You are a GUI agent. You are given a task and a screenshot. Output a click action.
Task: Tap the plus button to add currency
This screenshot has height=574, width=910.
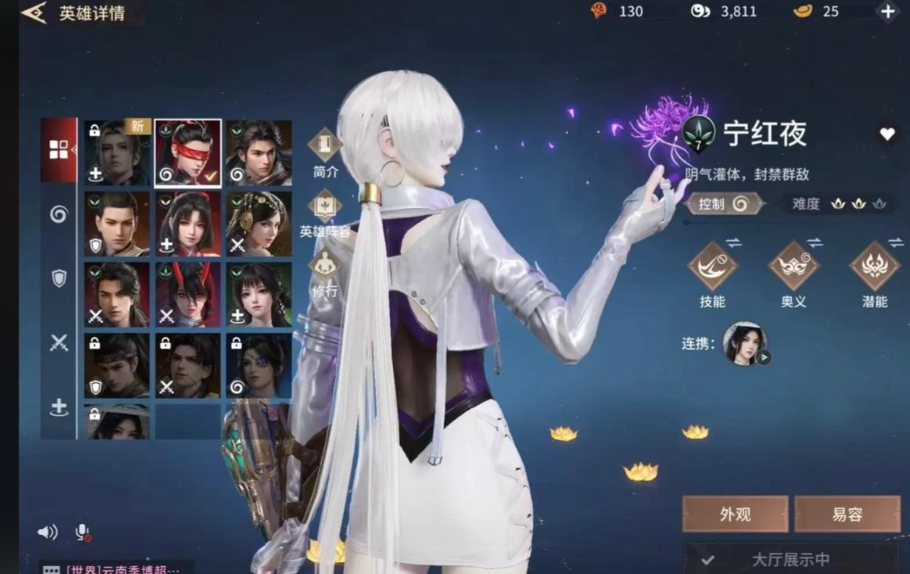pos(887,12)
